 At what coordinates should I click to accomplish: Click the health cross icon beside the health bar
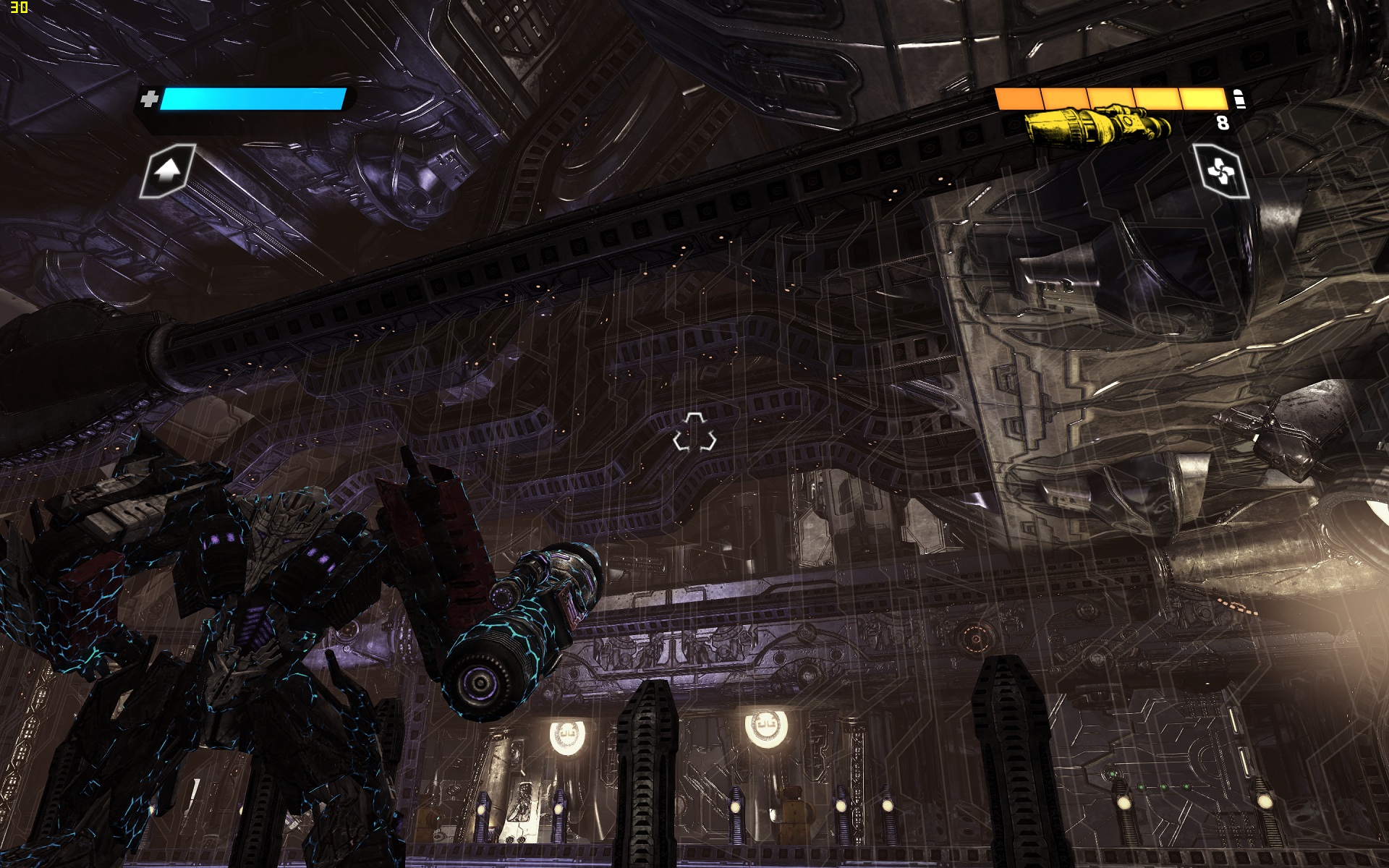pyautogui.click(x=150, y=99)
